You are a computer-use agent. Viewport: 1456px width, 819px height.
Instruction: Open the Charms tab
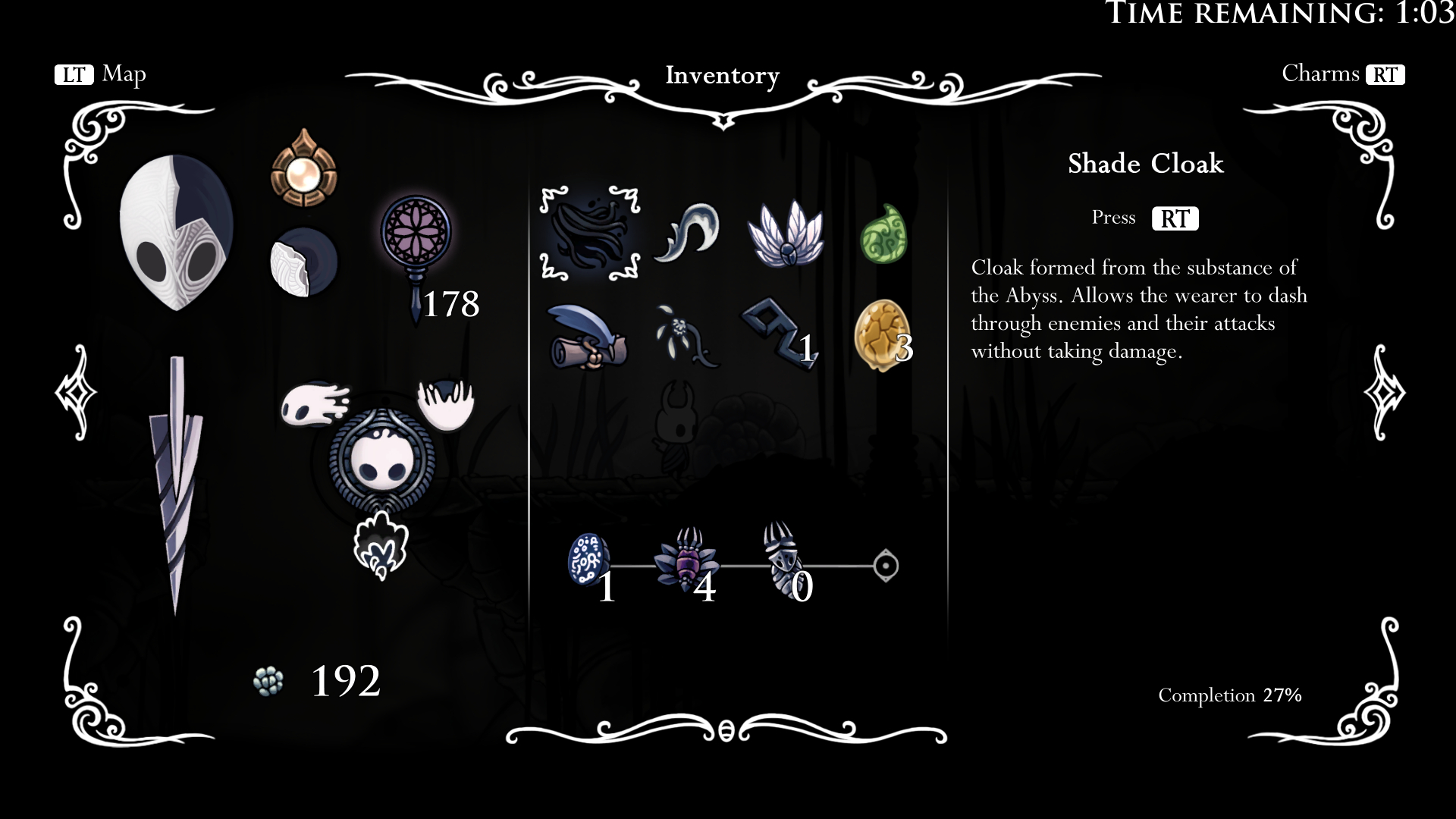(x=1342, y=74)
